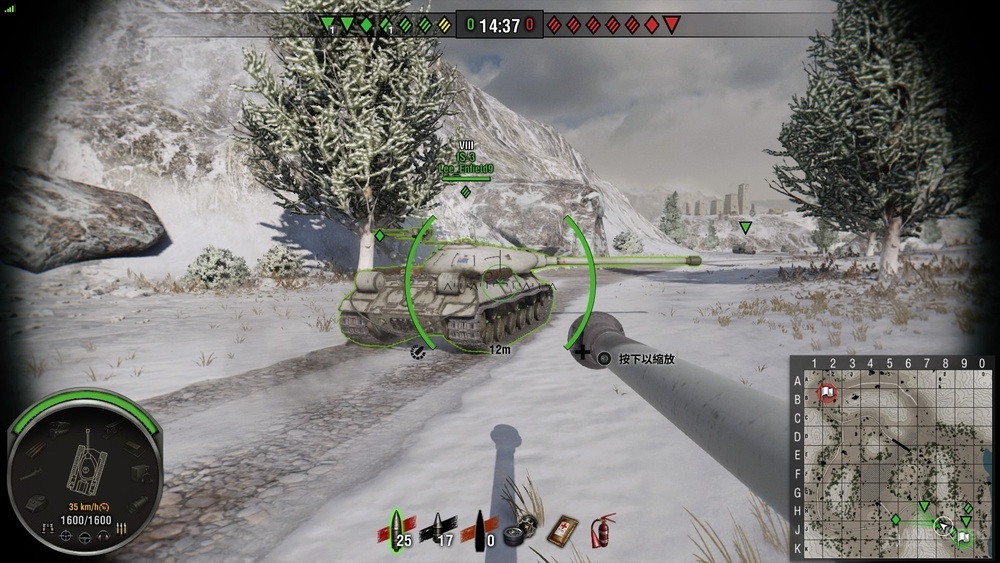Click the yellow striped ally marker in team bar
This screenshot has width=1000, height=563.
point(444,24)
